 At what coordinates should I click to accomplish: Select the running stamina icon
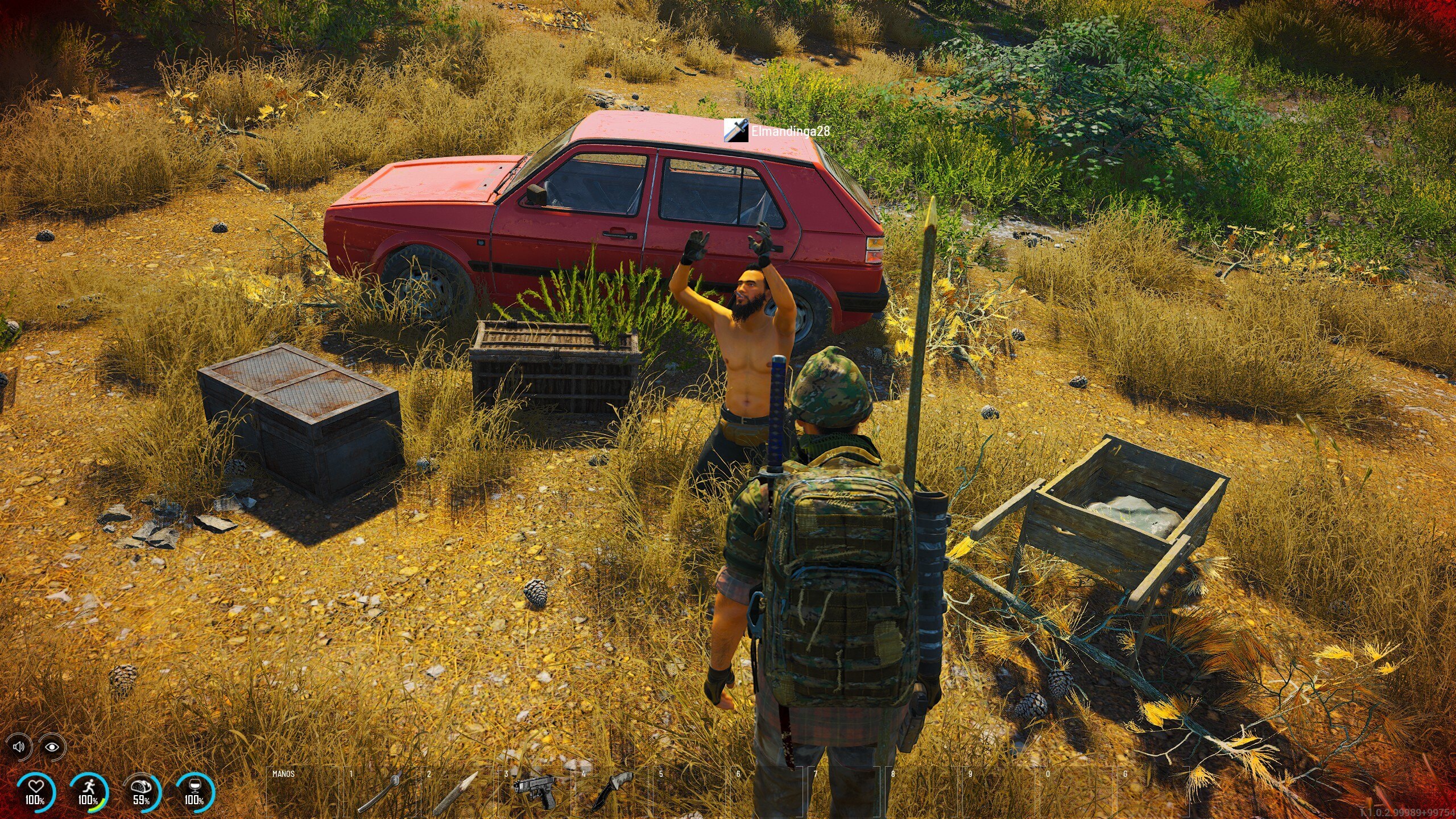(x=90, y=787)
